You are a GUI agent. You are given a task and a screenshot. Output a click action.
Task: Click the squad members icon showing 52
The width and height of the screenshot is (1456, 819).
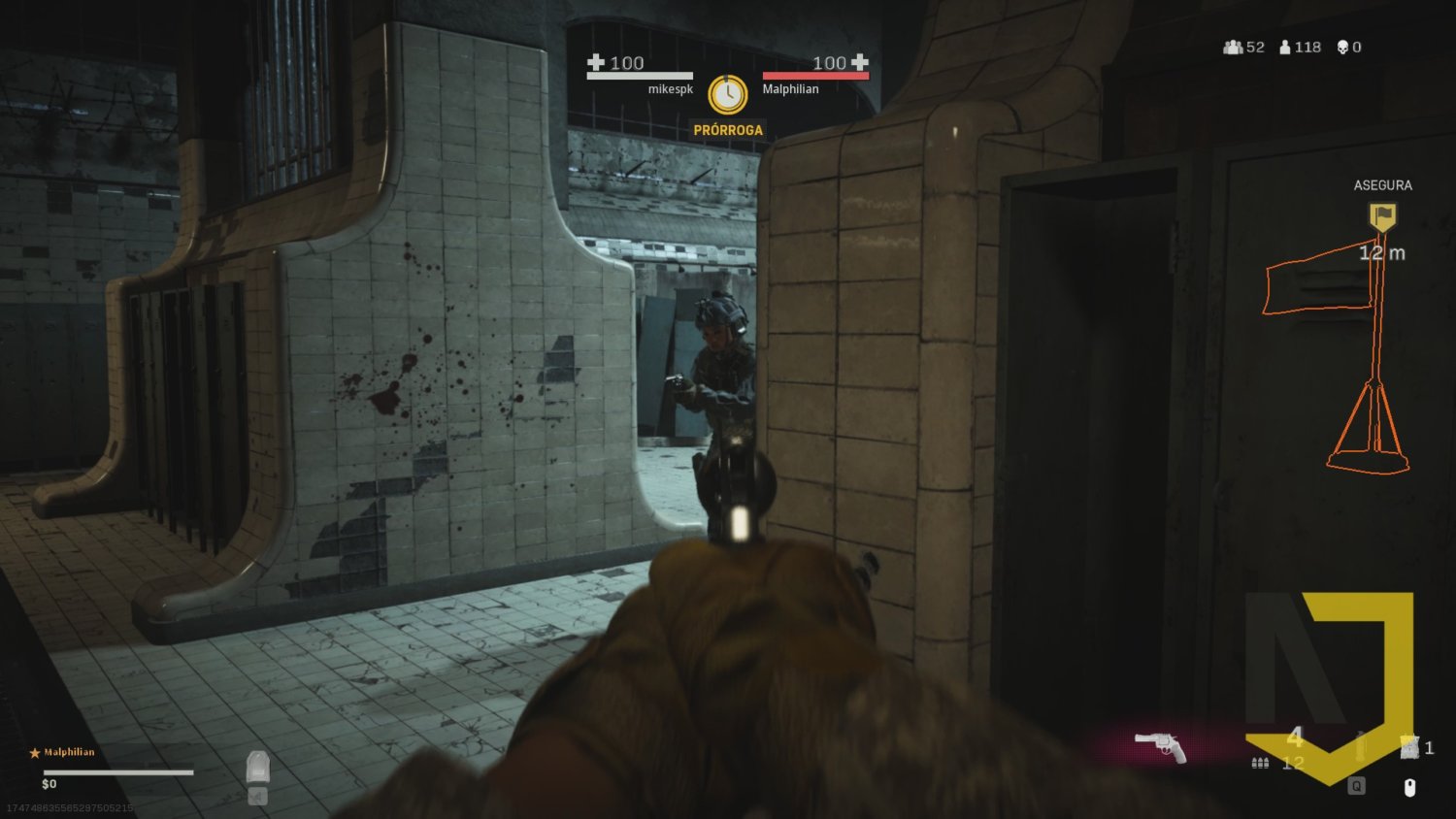point(1232,47)
